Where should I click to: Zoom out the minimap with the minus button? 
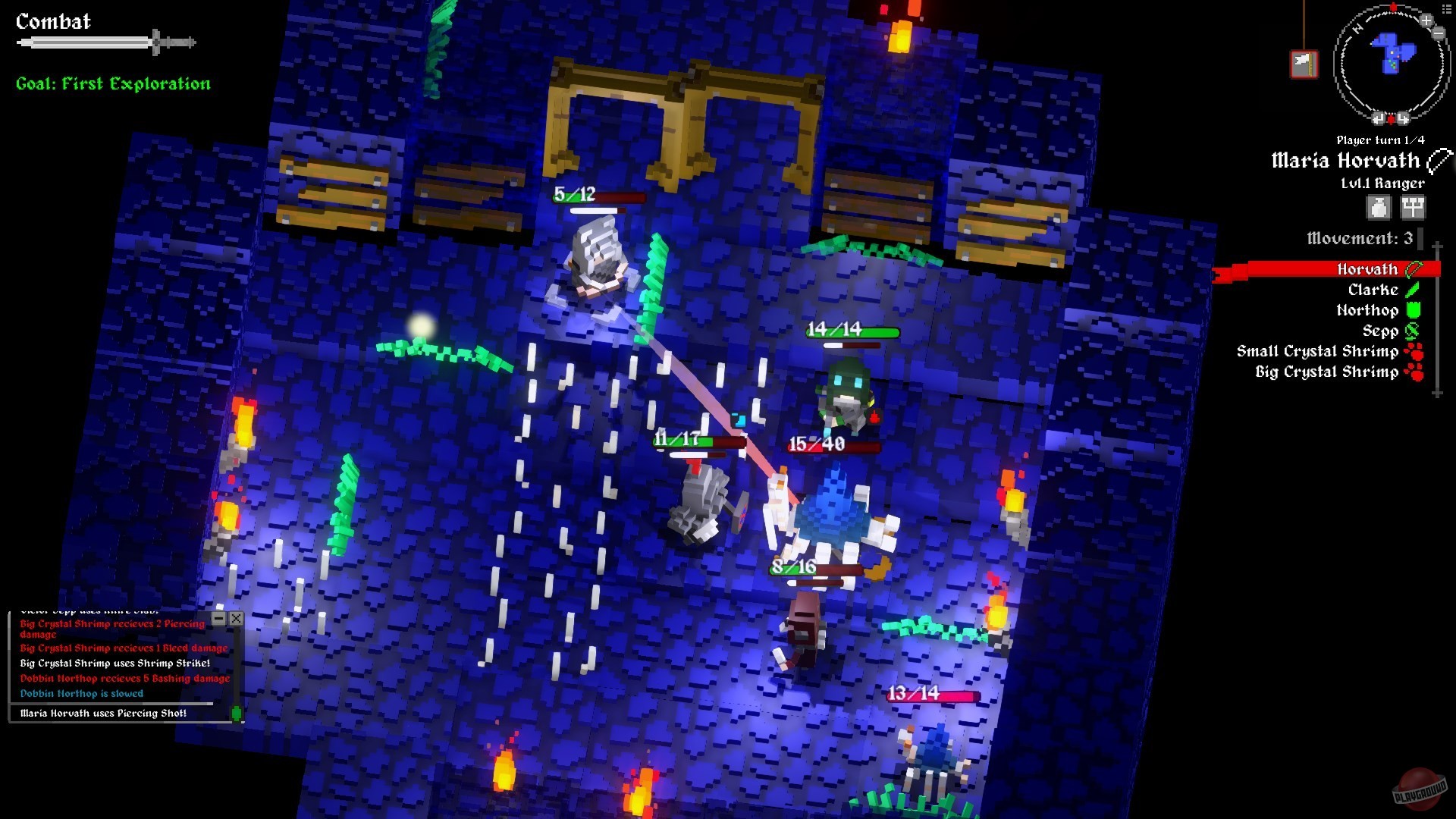pyautogui.click(x=1439, y=33)
